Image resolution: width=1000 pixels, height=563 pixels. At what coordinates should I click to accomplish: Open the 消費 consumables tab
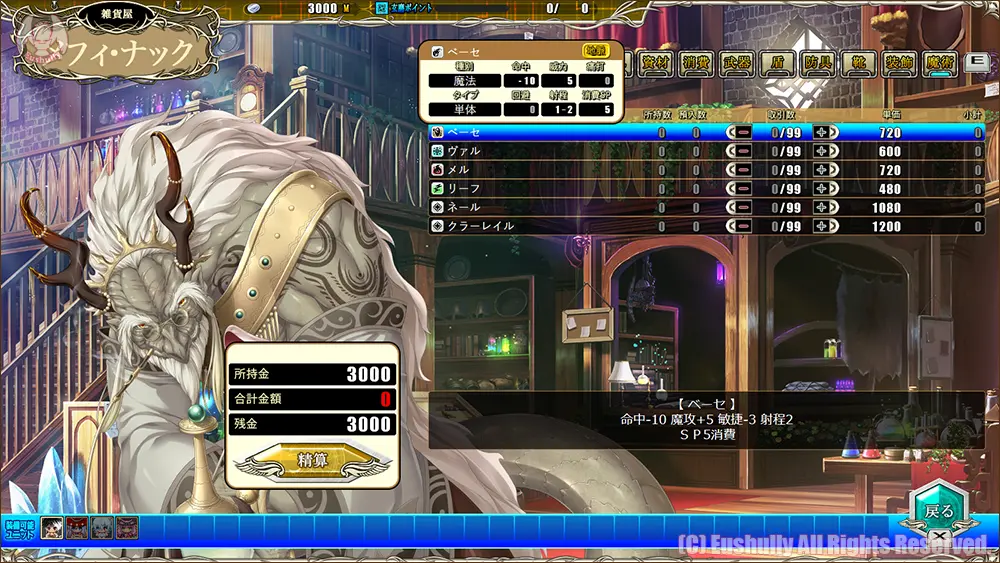coord(696,63)
